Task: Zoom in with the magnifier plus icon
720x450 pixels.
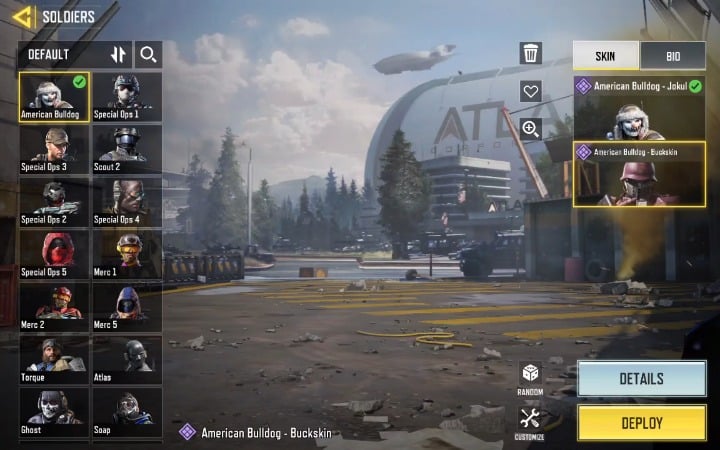Action: coord(531,128)
